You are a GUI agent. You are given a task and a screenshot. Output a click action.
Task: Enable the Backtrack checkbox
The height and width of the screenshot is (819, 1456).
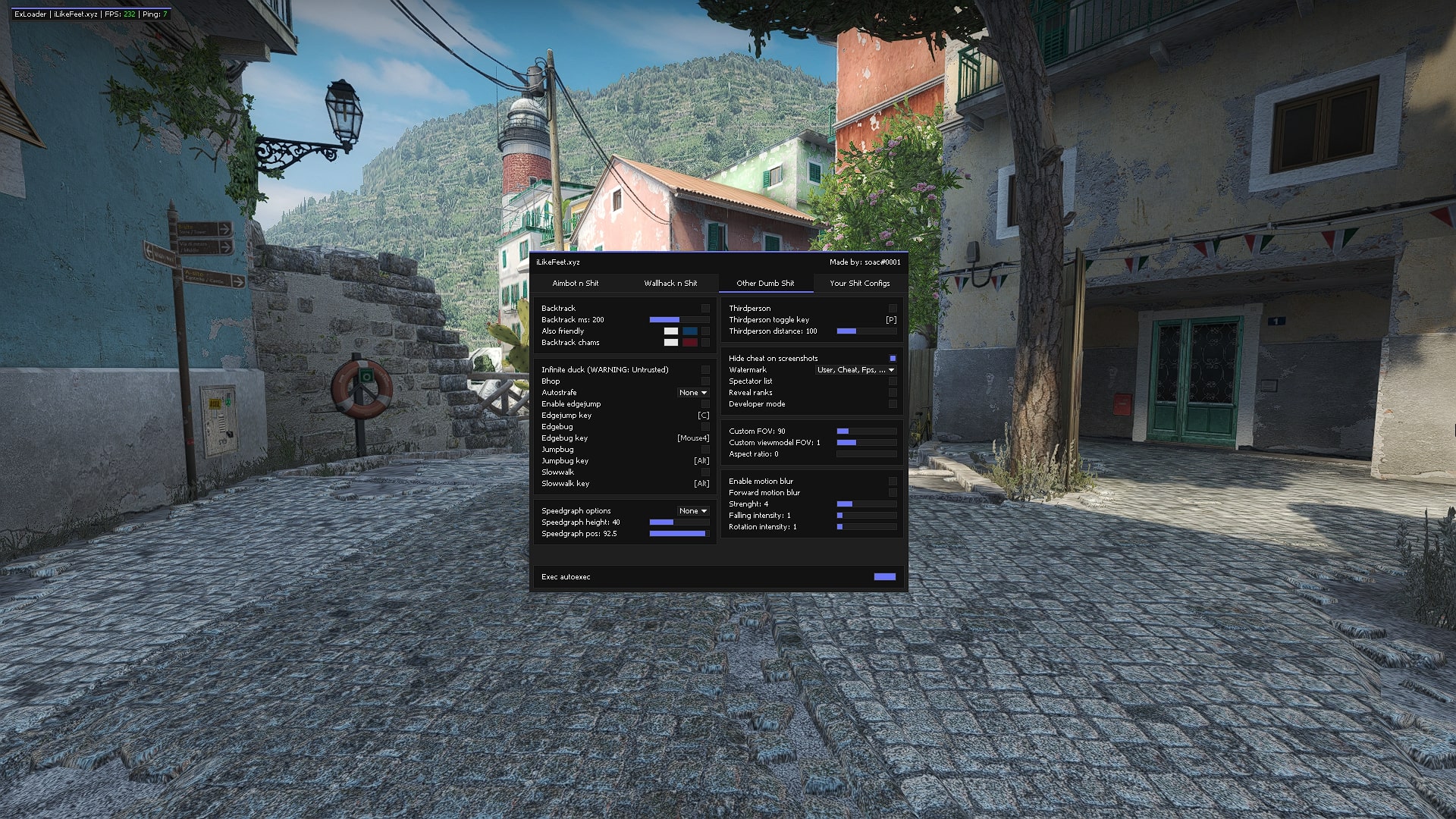[x=704, y=308]
